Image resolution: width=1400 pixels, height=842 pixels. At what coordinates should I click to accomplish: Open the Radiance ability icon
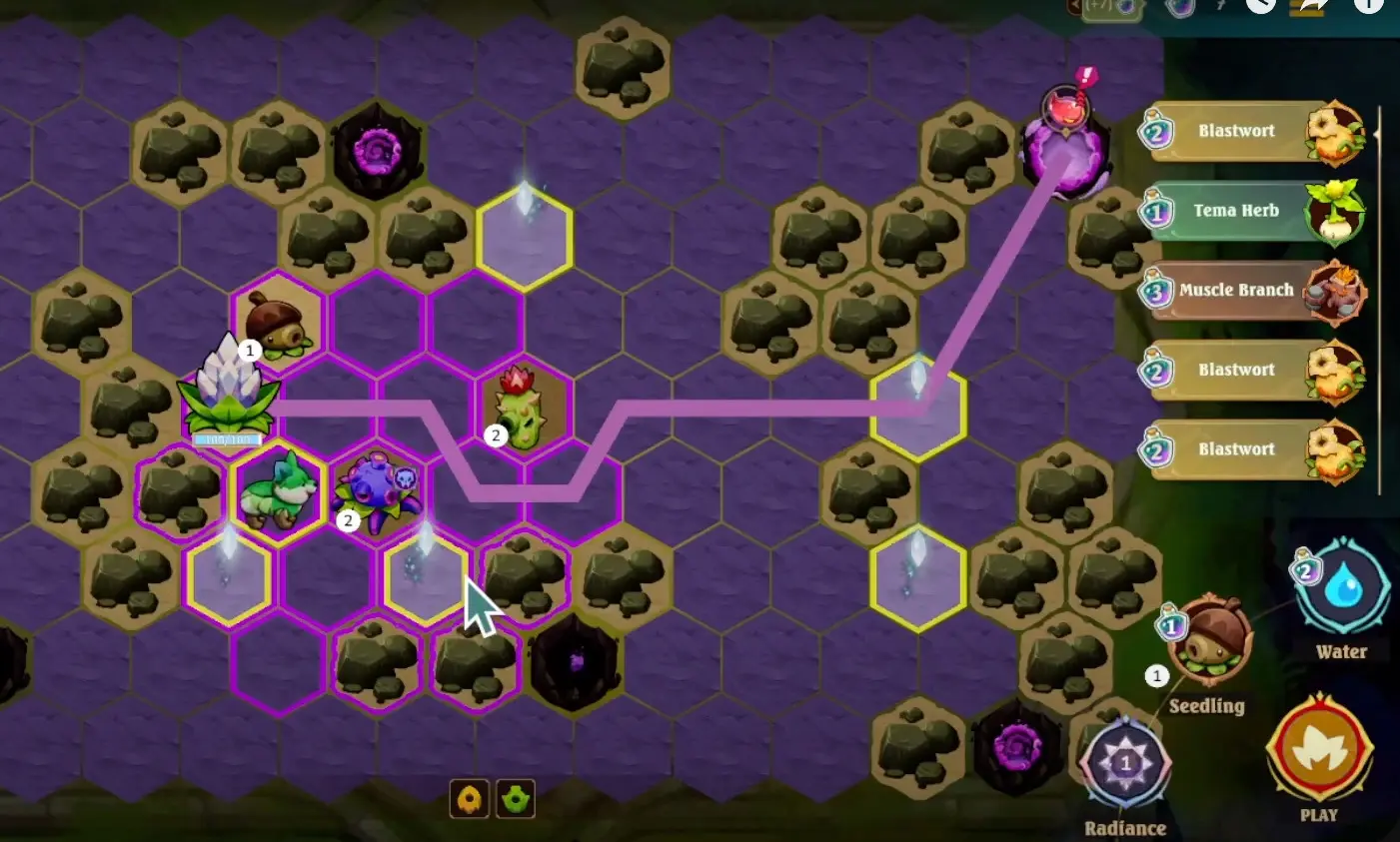click(1125, 762)
